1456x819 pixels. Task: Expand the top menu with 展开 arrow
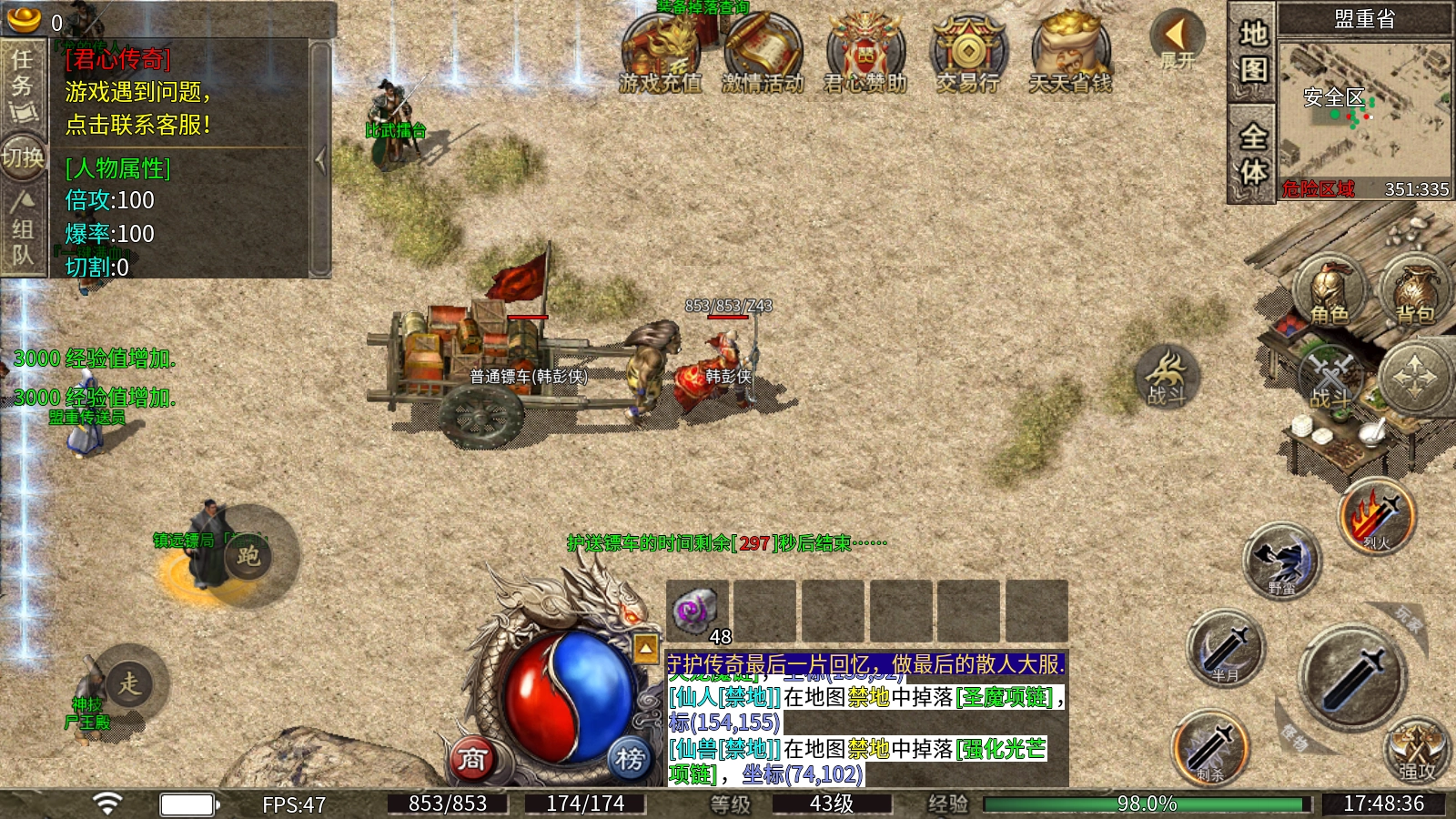pyautogui.click(x=1178, y=40)
